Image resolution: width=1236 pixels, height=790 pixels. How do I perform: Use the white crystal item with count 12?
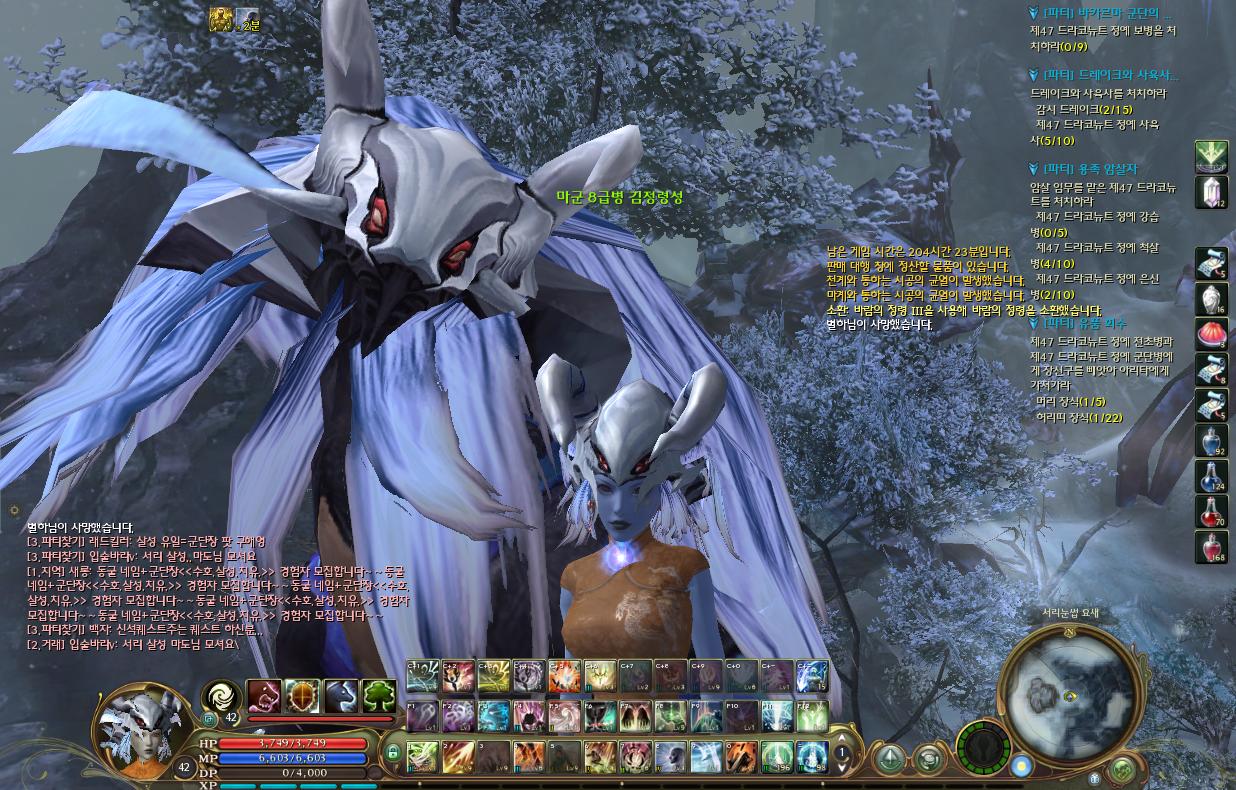coord(1211,192)
